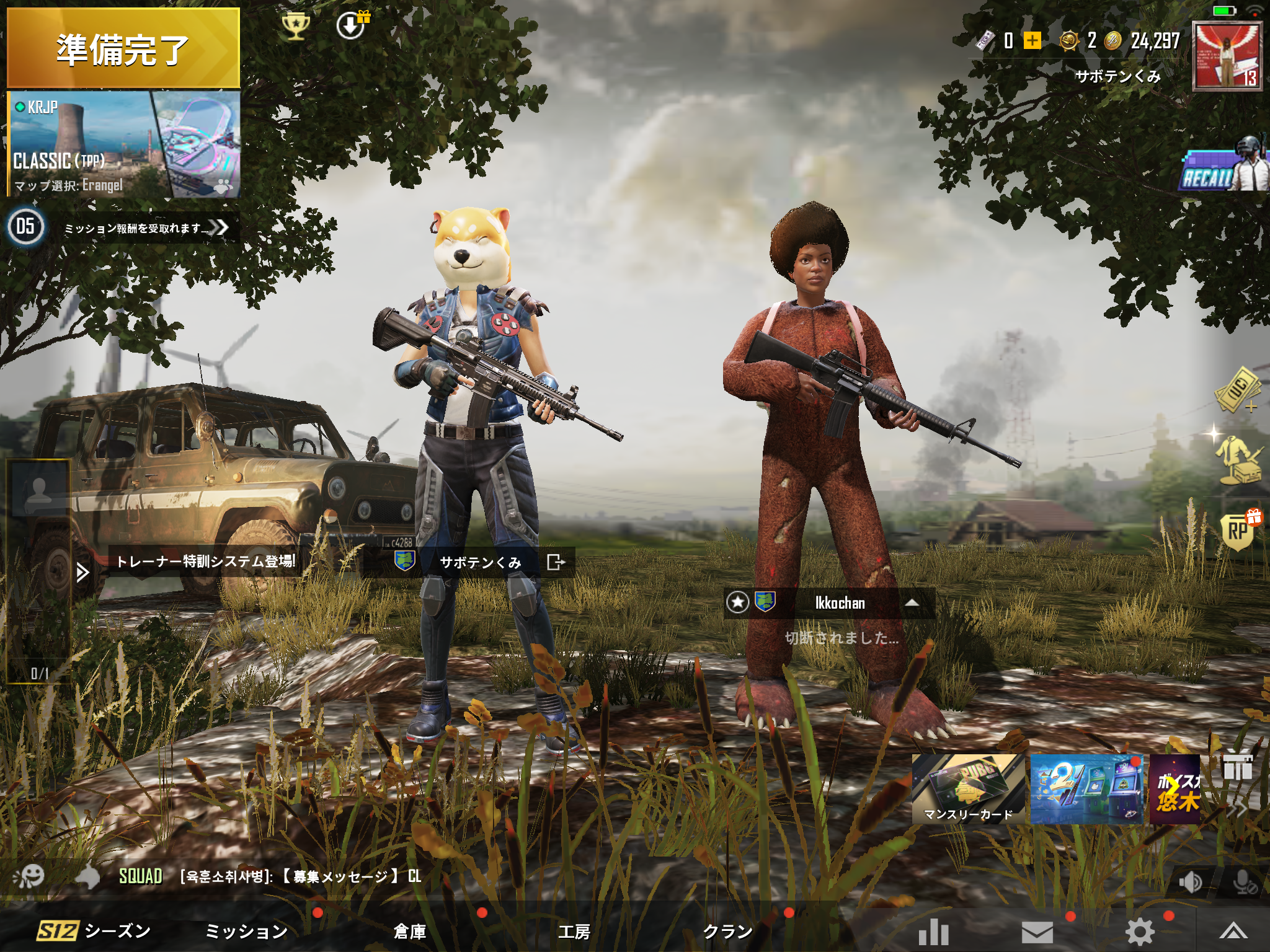Screen dimensions: 1270x952
Task: Open the CLASSIC Erangel map selection panel
Action: click(x=123, y=145)
